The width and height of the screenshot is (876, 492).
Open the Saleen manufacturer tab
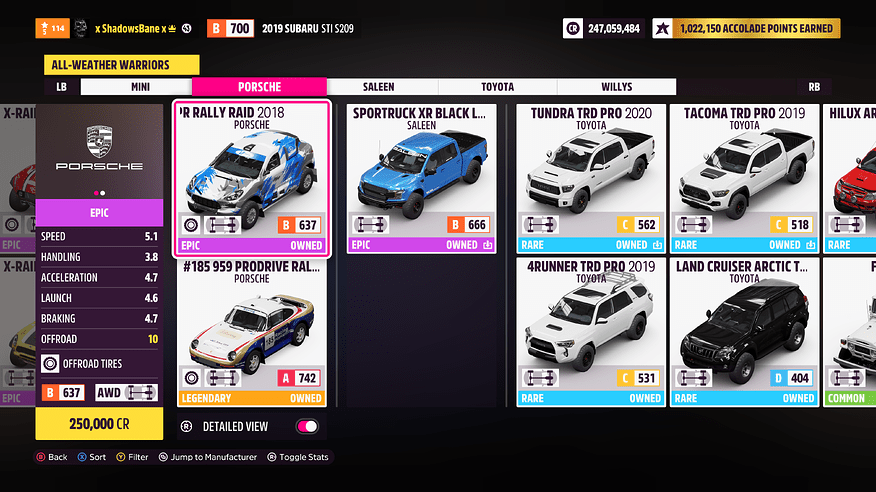click(x=378, y=87)
